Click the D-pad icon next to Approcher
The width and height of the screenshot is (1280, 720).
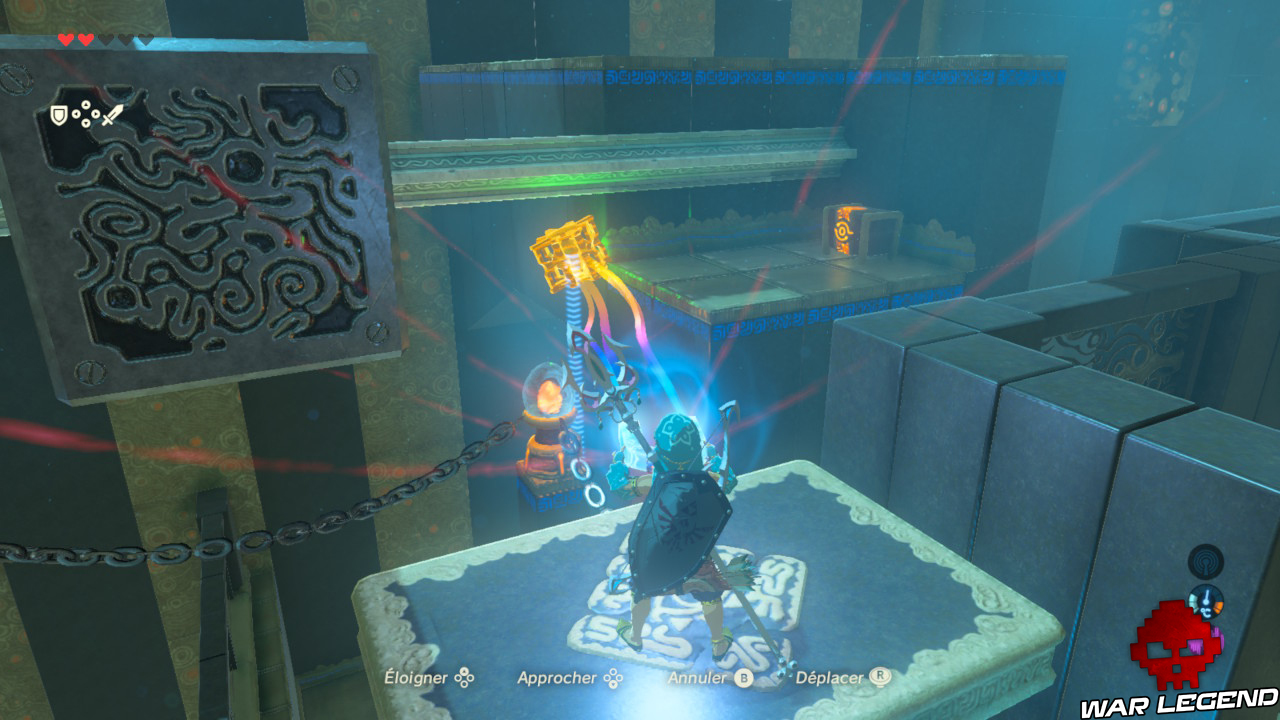click(614, 678)
